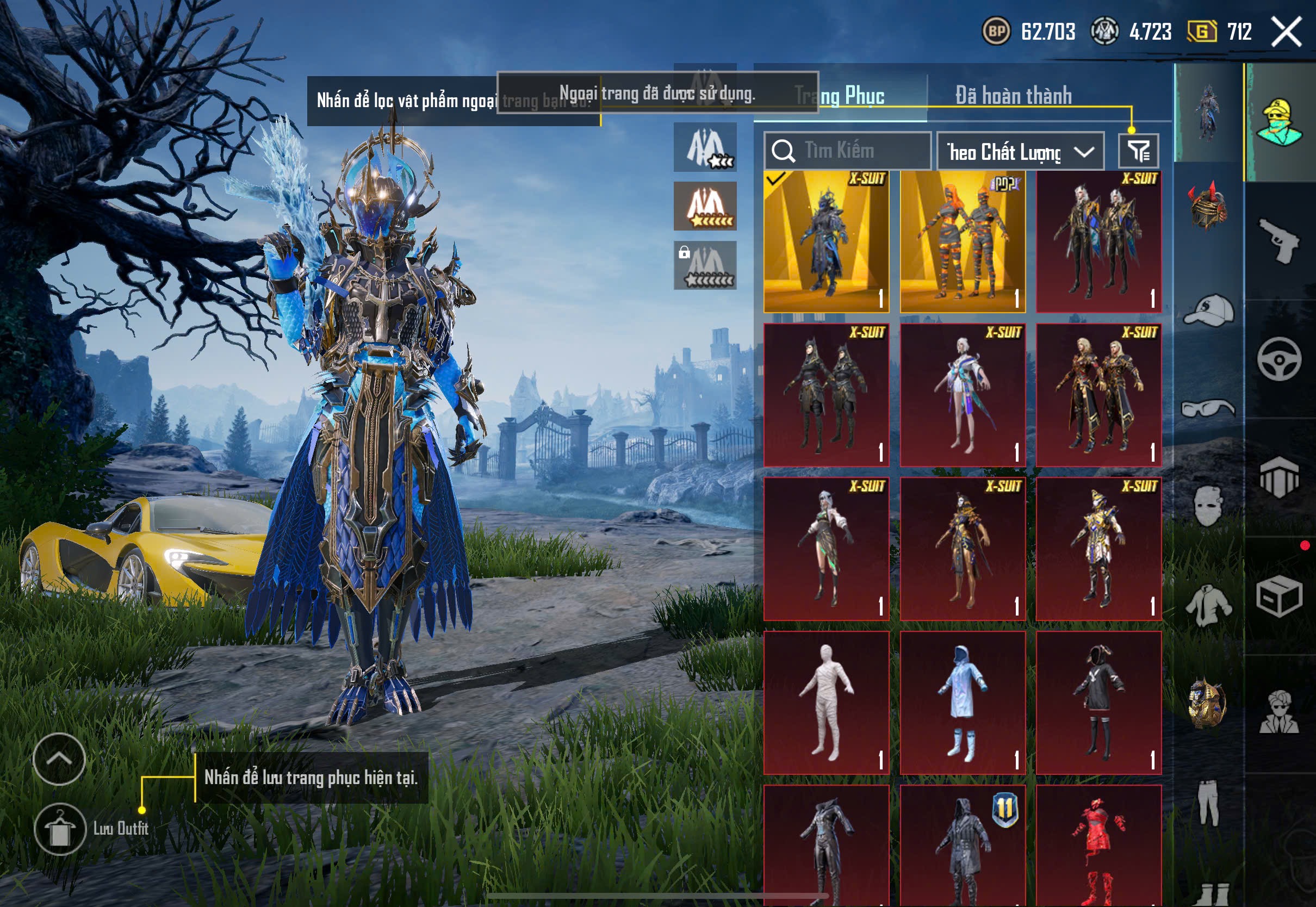Screen dimensions: 1316x907
Task: Open the pistol weapon skins category
Action: (x=1280, y=241)
